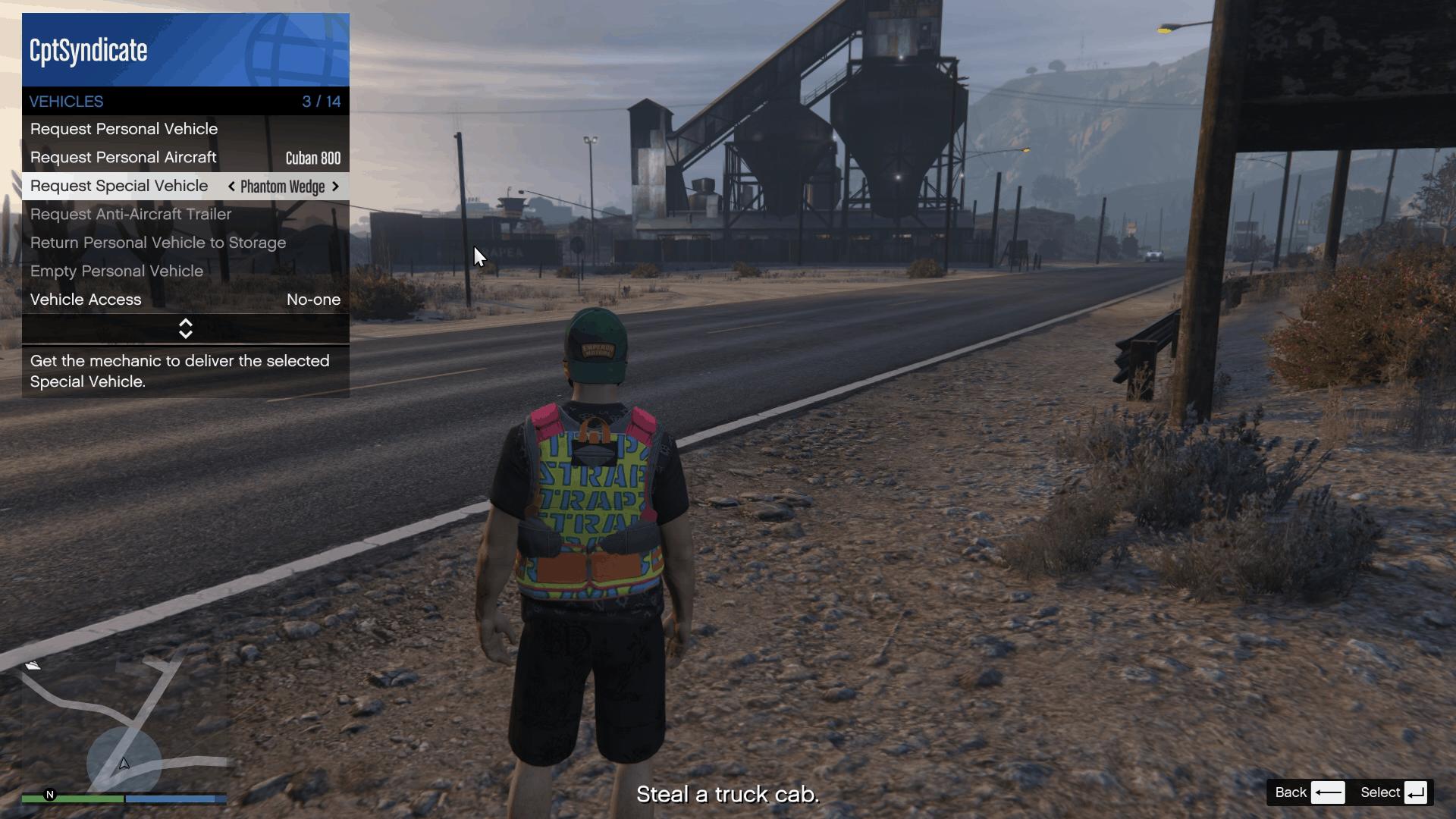Viewport: 1456px width, 819px height.
Task: Click left arrow beside Phantom Wedge
Action: (x=231, y=187)
